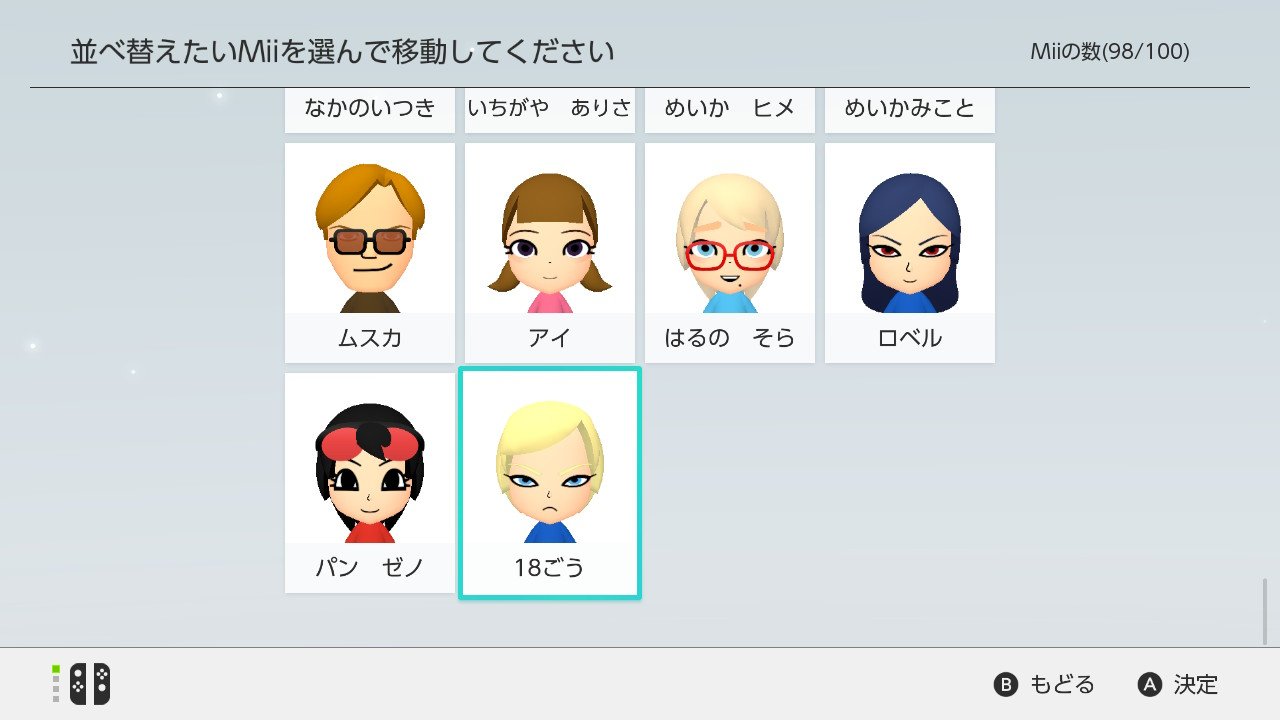Open the partially visible Mii めいかみこと
This screenshot has height=720, width=1280.
[x=909, y=109]
